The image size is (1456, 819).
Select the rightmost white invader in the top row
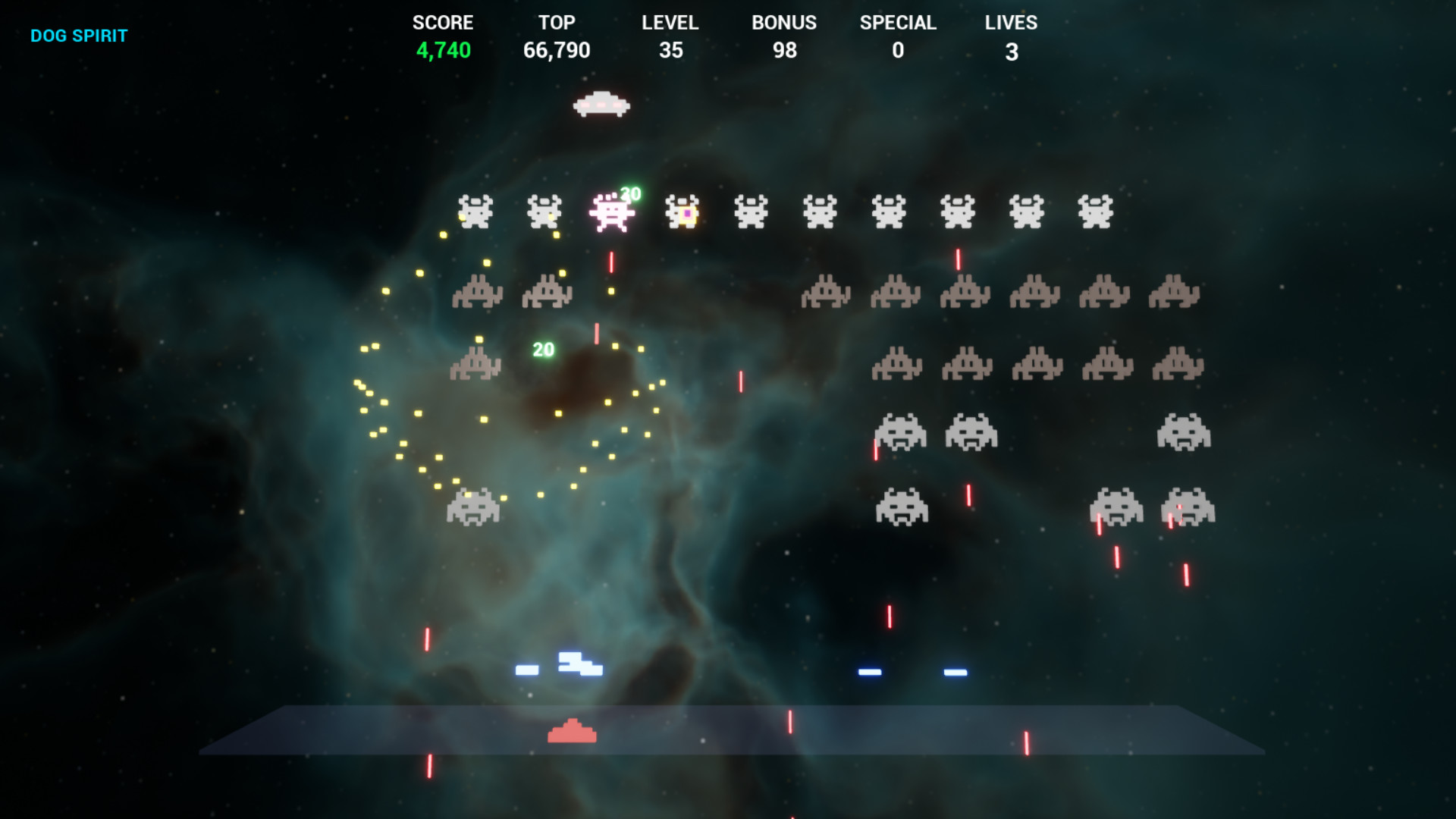(x=1094, y=211)
